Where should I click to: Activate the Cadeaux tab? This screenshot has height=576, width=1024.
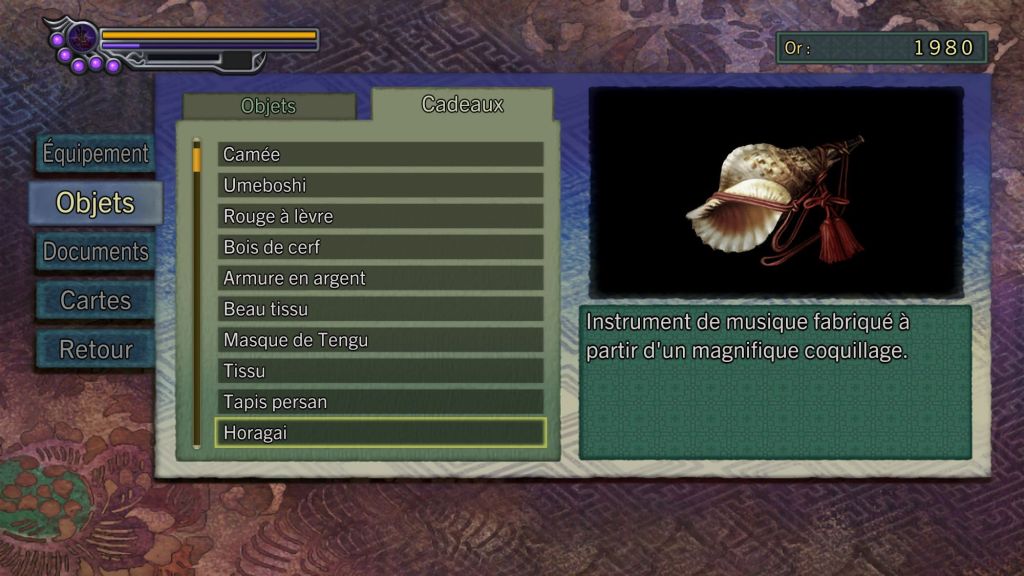[x=462, y=104]
